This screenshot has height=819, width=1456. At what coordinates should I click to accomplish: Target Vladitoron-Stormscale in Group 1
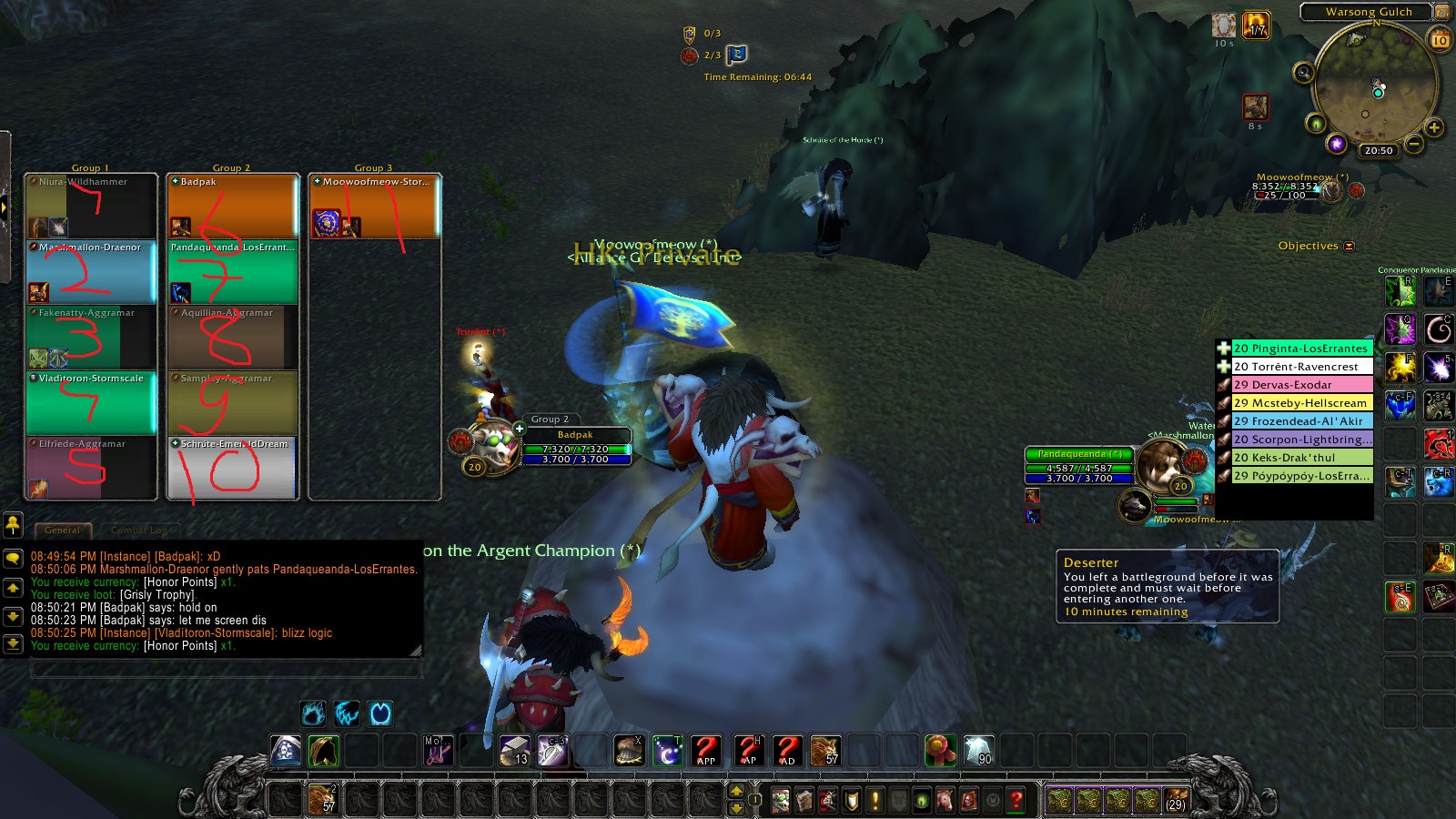91,402
